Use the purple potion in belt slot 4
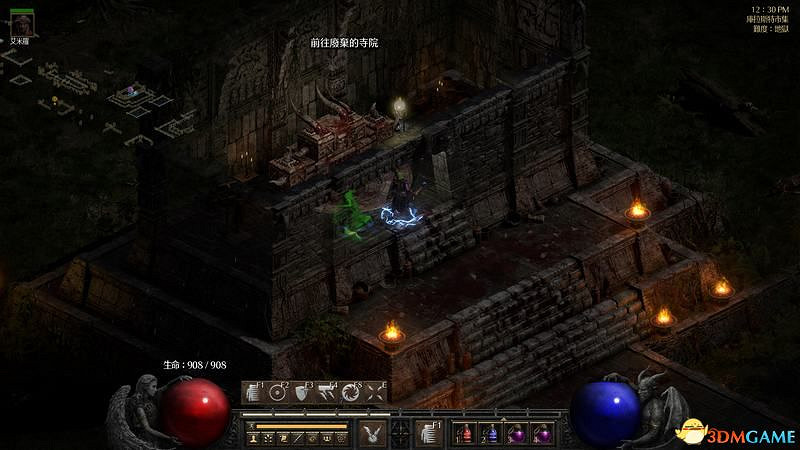This screenshot has height=450, width=800. click(x=543, y=433)
